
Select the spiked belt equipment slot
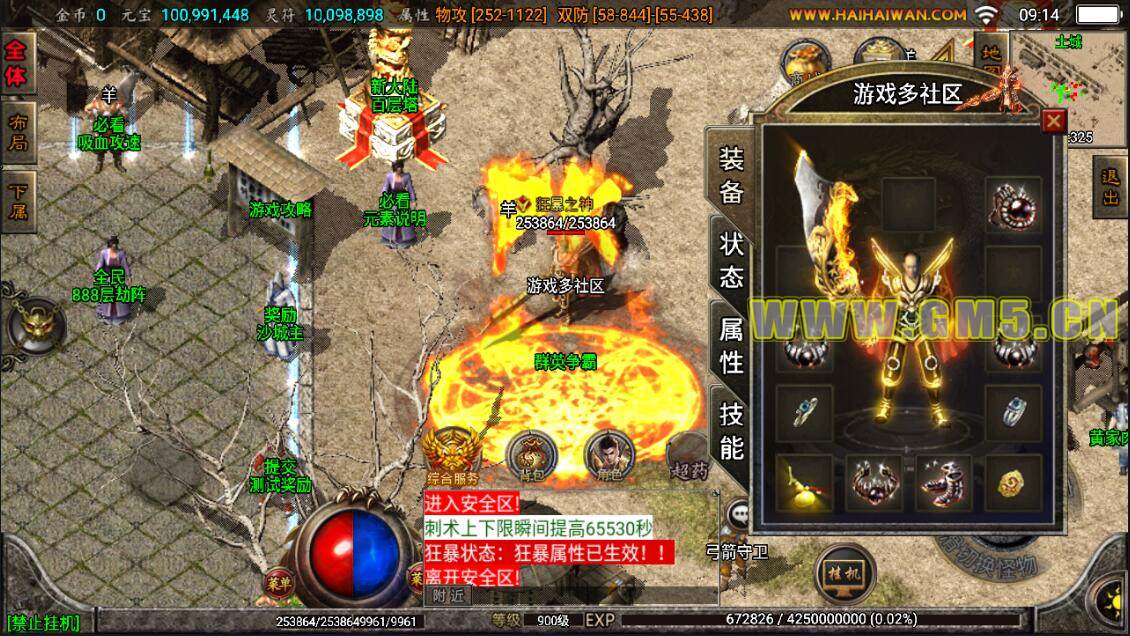874,484
